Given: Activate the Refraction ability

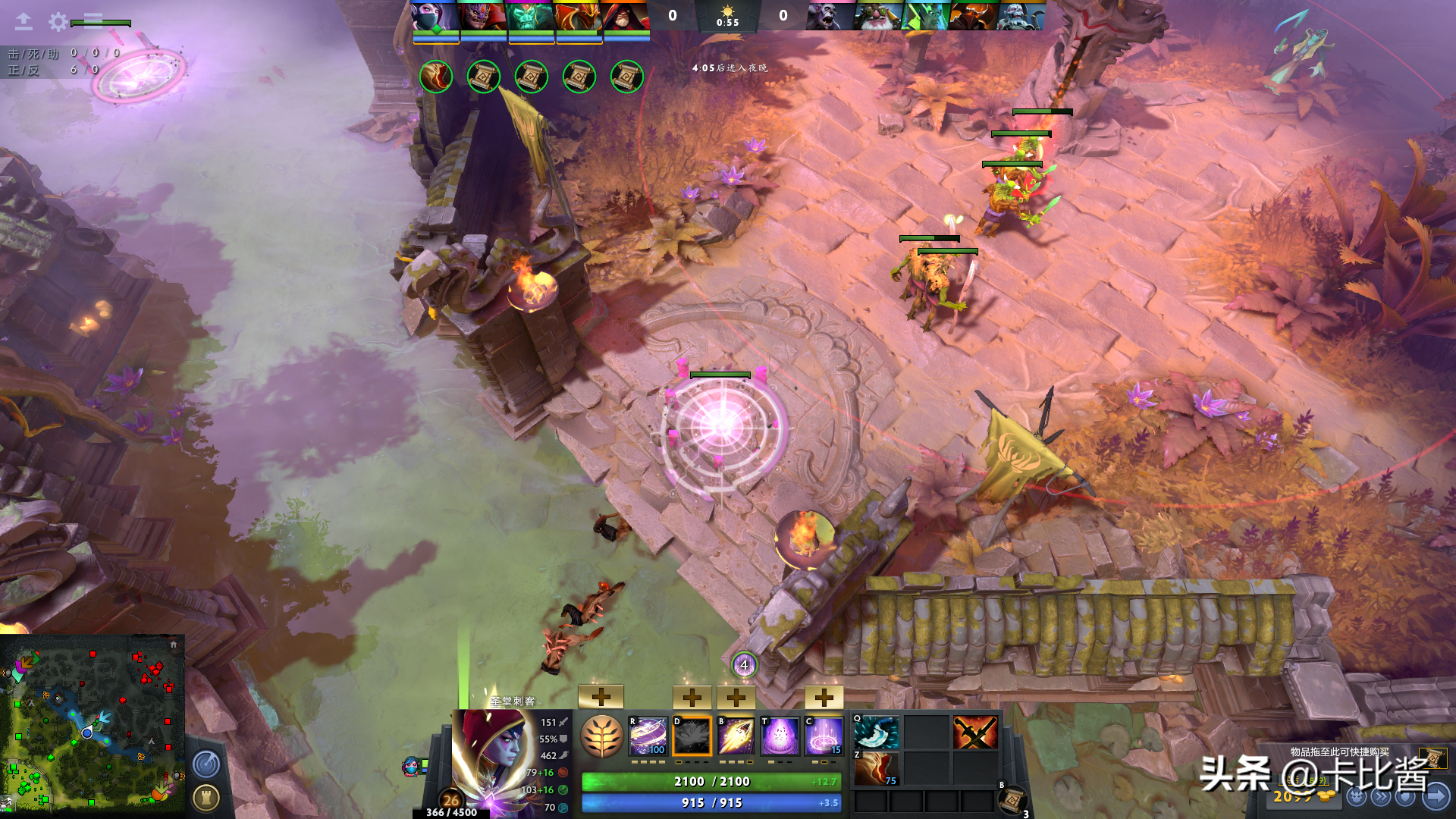Looking at the screenshot, I should 648,736.
